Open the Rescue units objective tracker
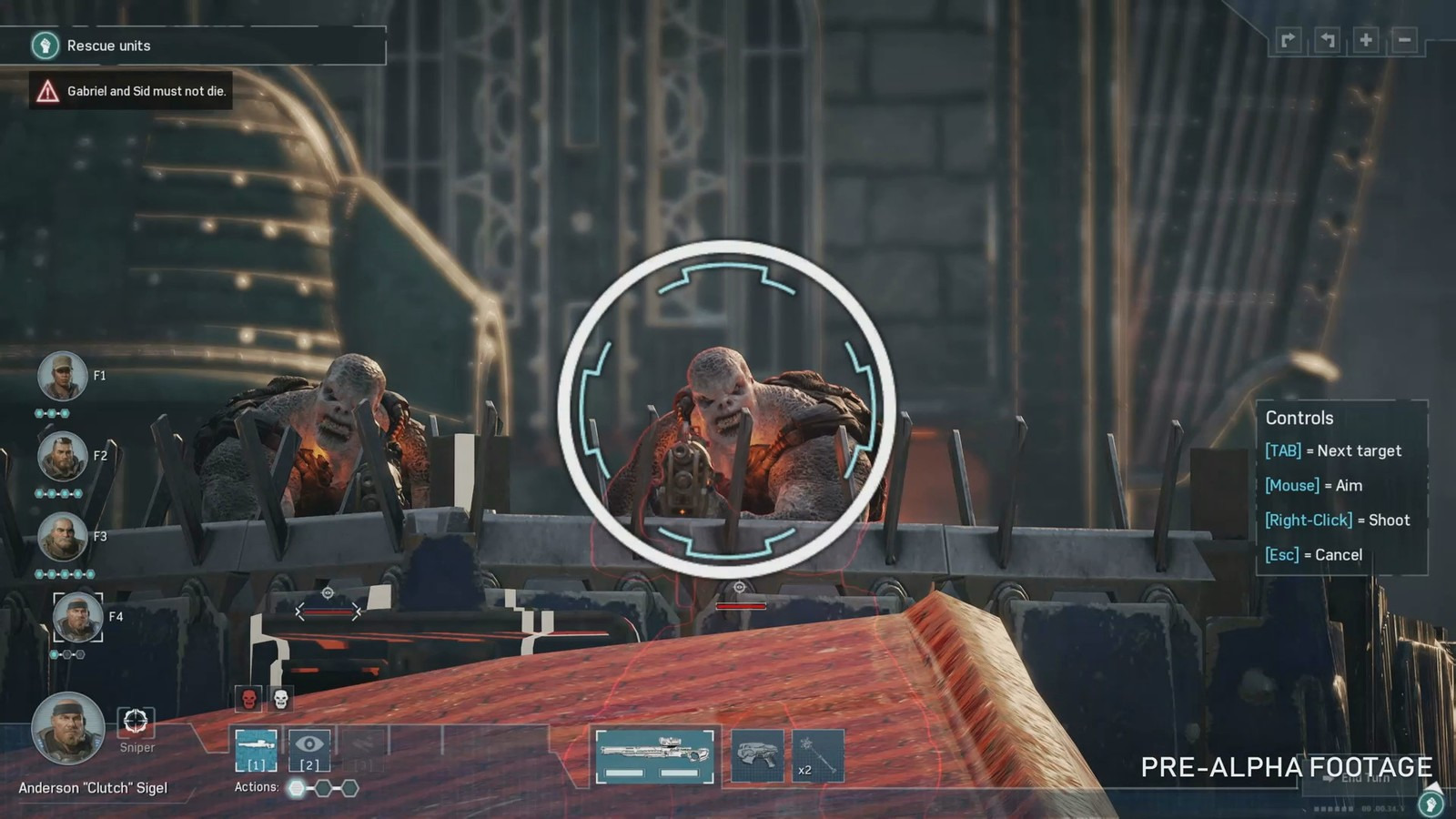 point(109,45)
